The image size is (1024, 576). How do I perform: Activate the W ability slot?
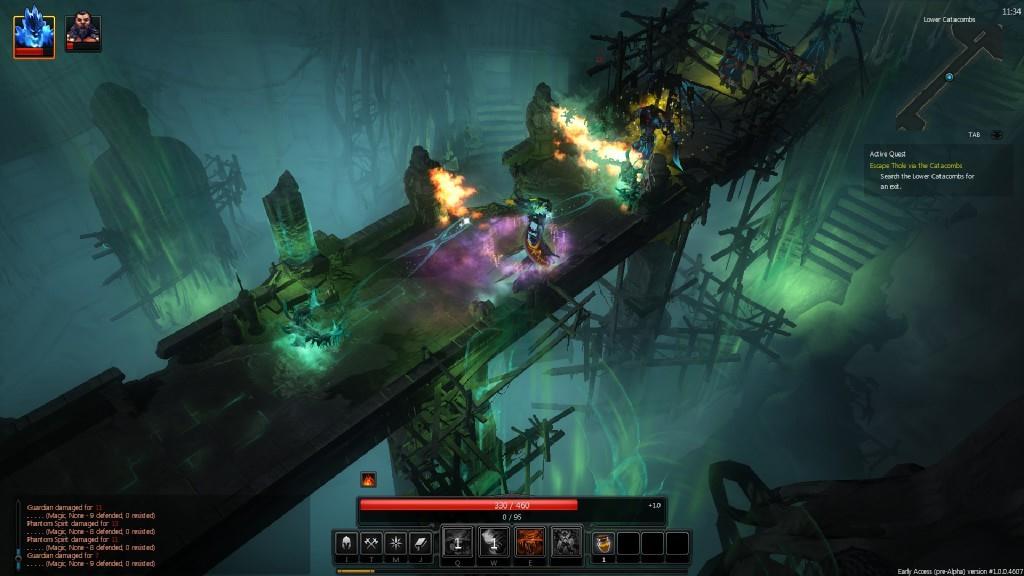[x=495, y=542]
